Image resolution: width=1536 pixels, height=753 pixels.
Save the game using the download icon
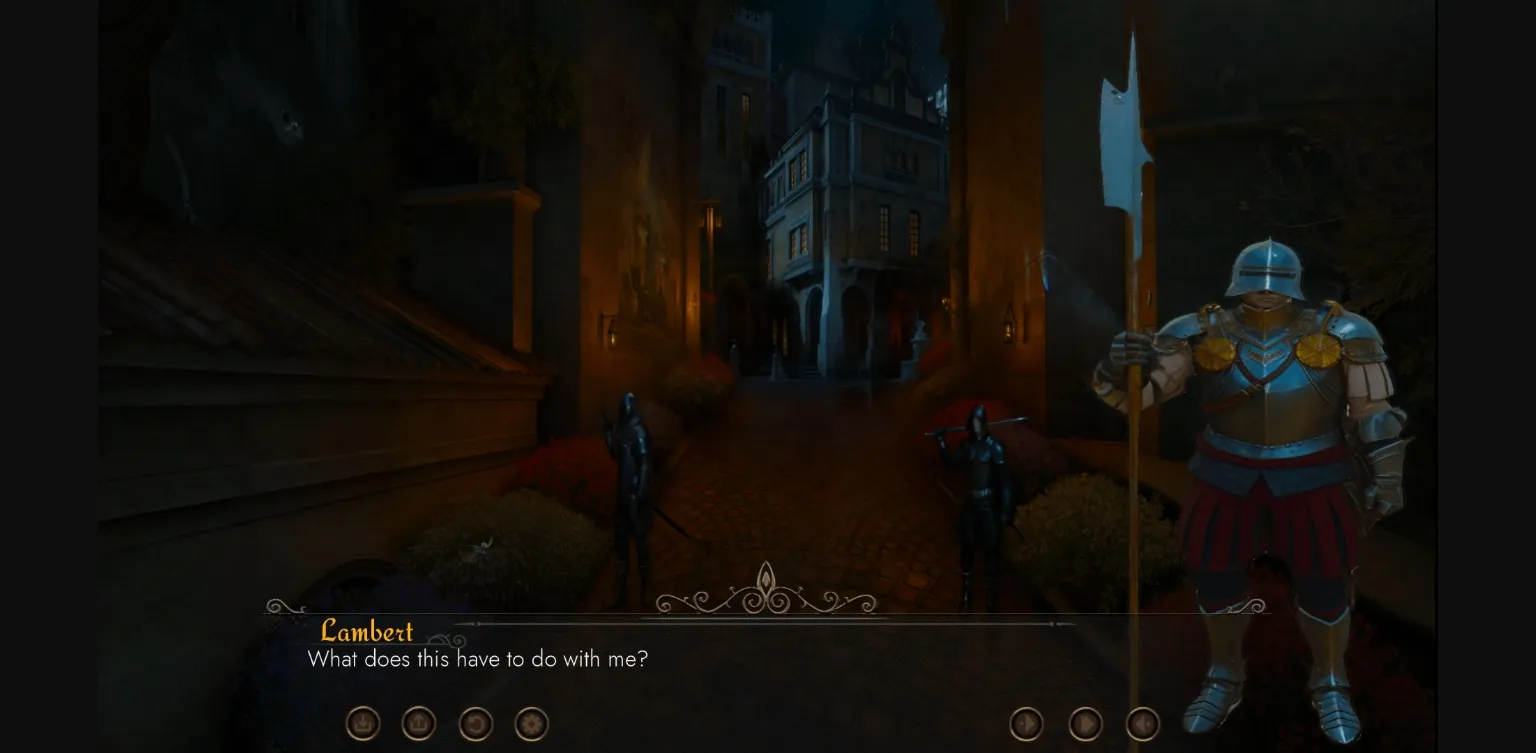pyautogui.click(x=362, y=724)
